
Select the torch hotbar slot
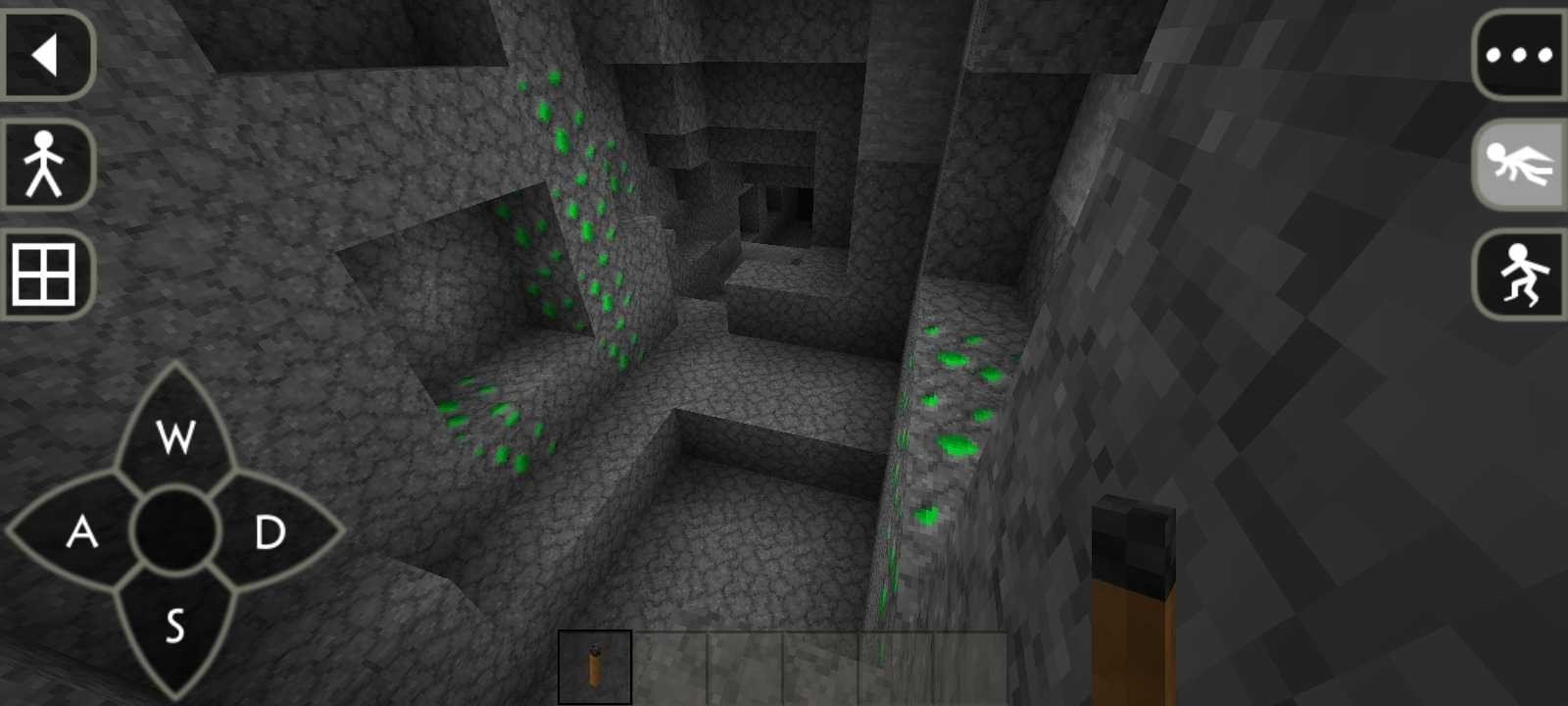click(595, 667)
